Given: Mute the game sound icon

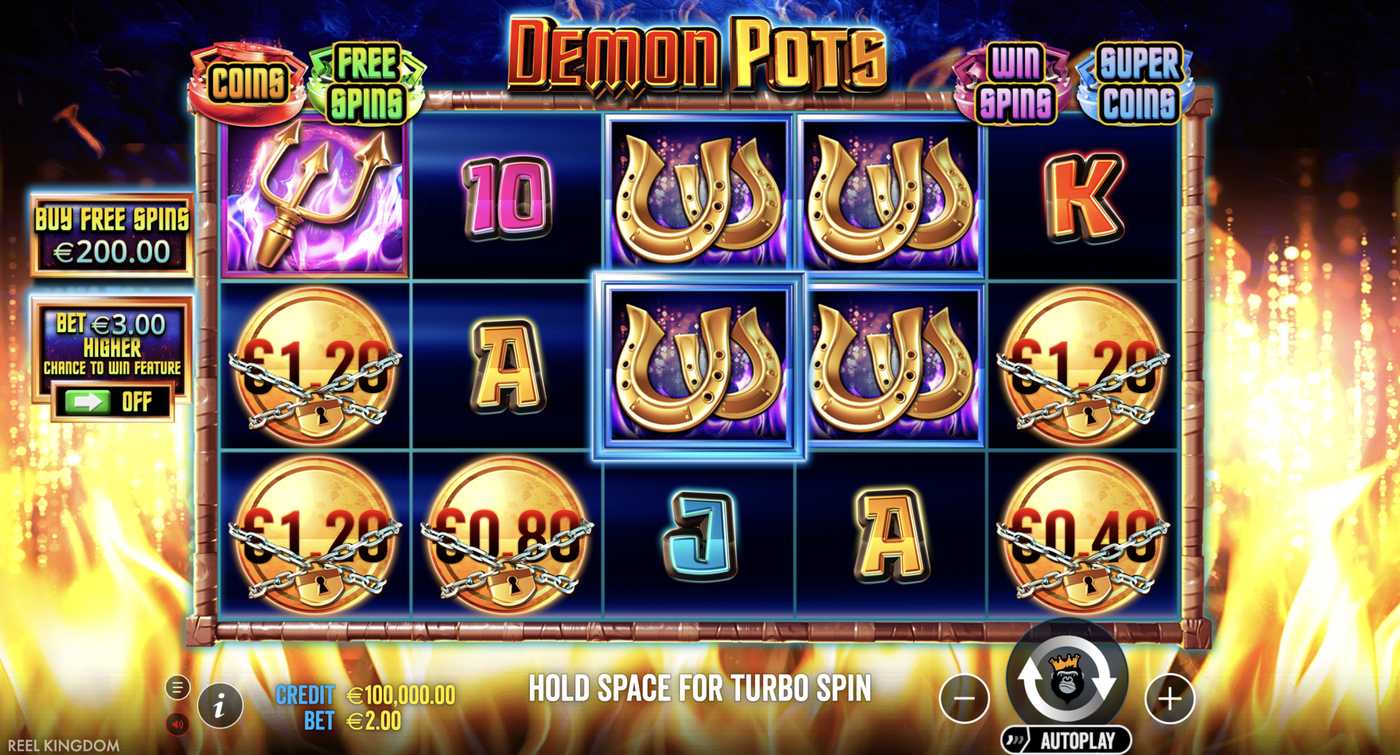Looking at the screenshot, I should pyautogui.click(x=177, y=722).
